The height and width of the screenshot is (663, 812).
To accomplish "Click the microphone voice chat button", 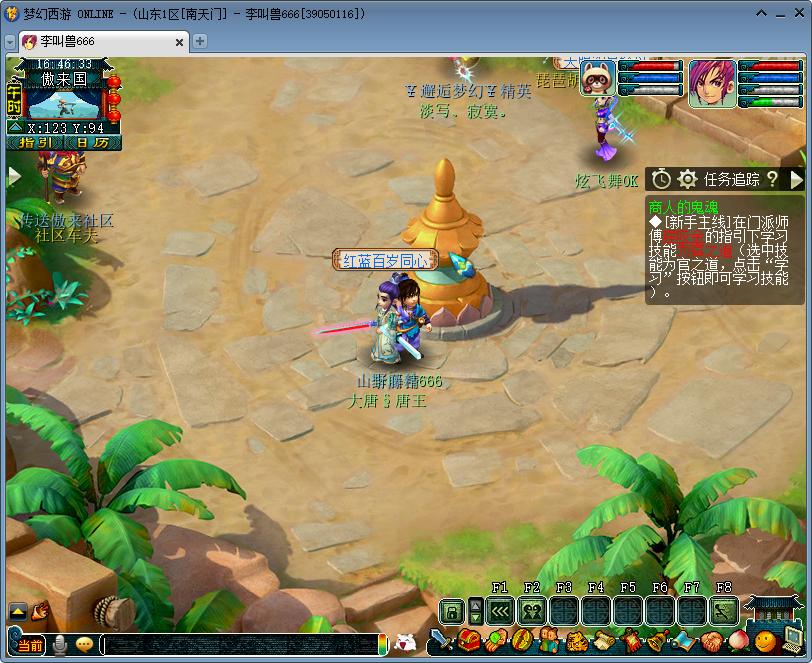I will [60, 645].
